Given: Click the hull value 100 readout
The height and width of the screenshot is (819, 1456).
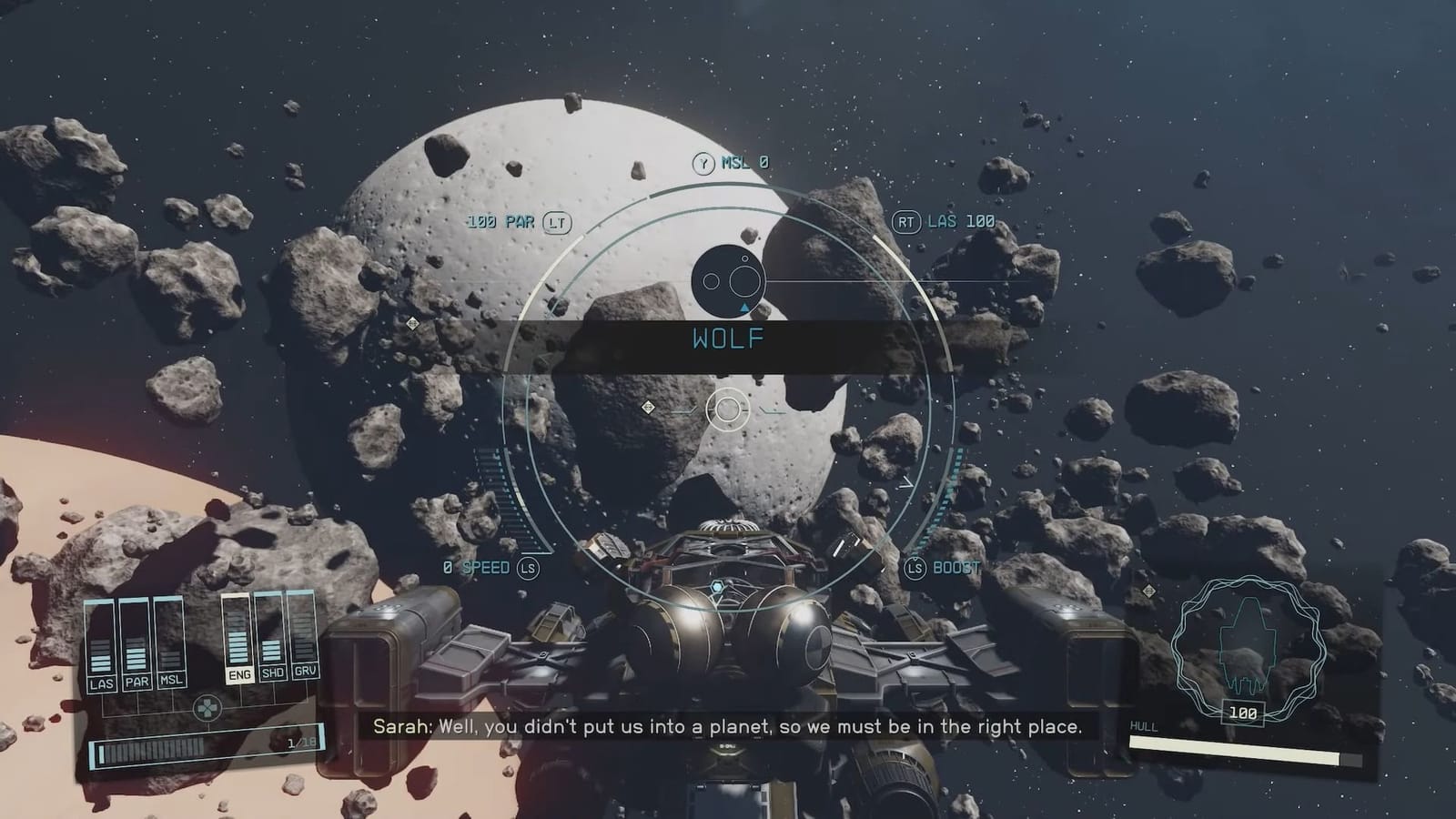Looking at the screenshot, I should (1245, 710).
